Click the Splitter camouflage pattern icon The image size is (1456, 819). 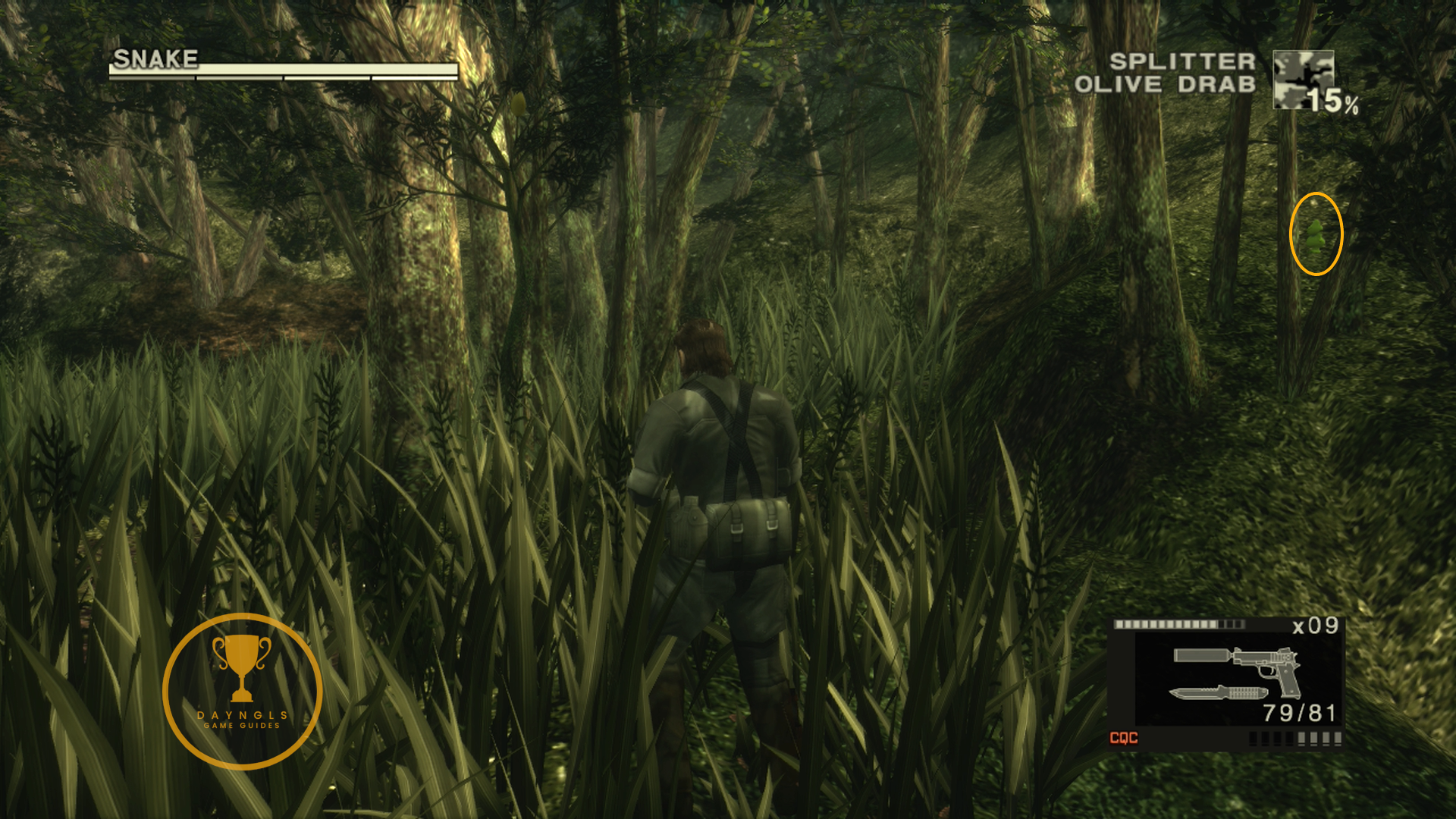click(1302, 78)
